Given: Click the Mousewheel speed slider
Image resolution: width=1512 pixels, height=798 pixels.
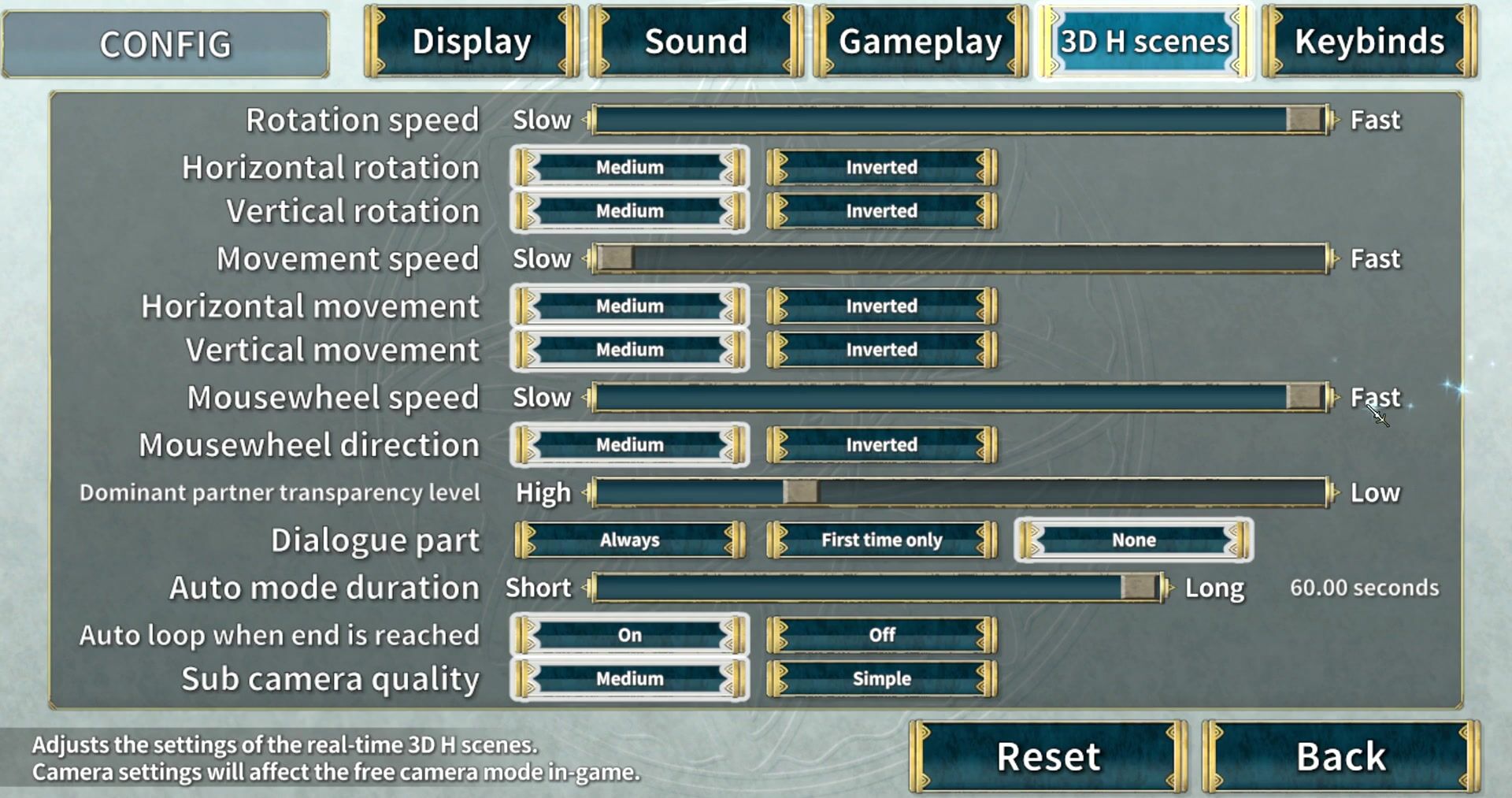Looking at the screenshot, I should click(x=959, y=397).
